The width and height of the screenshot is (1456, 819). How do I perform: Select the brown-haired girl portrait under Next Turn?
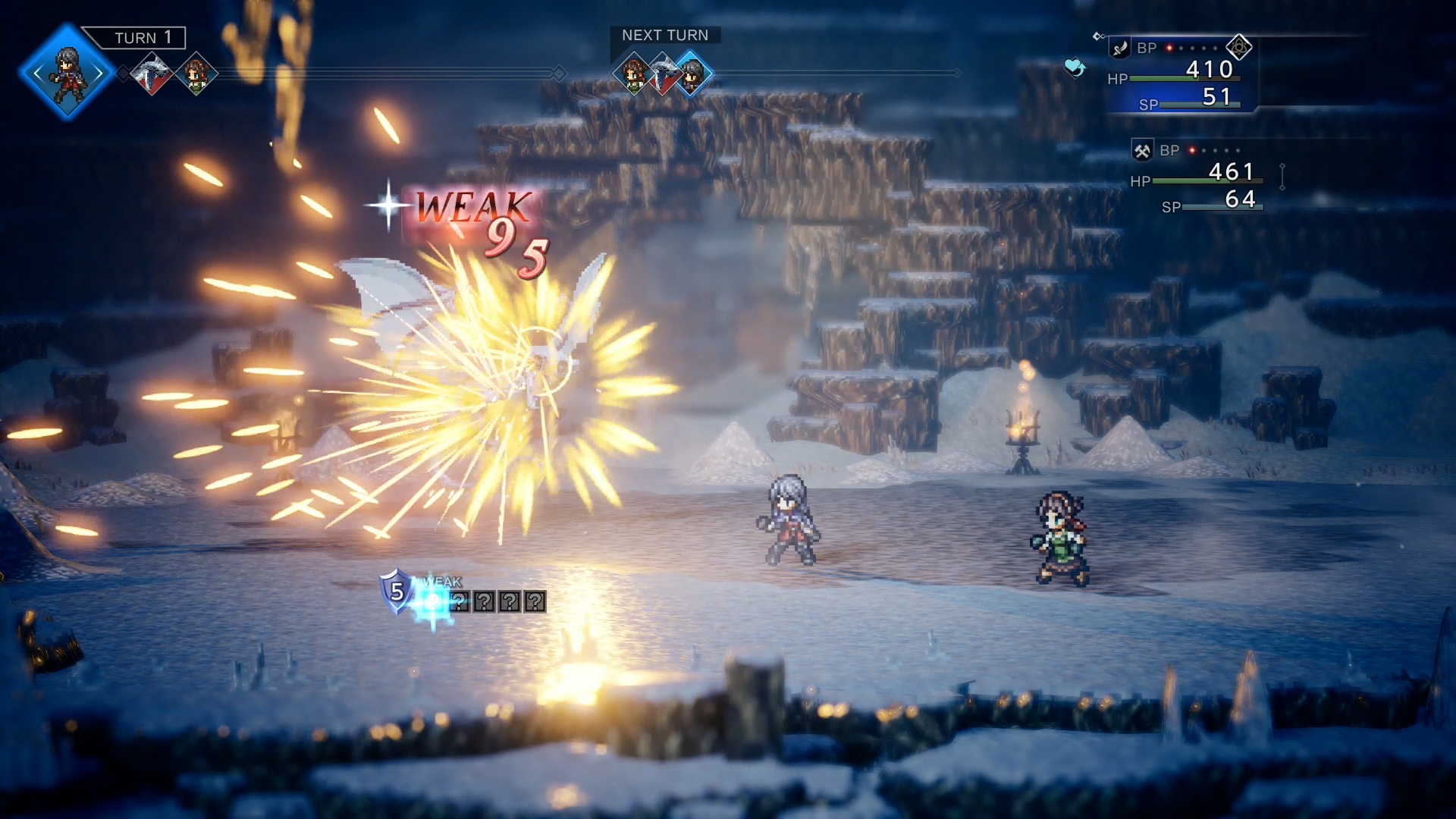(x=632, y=74)
